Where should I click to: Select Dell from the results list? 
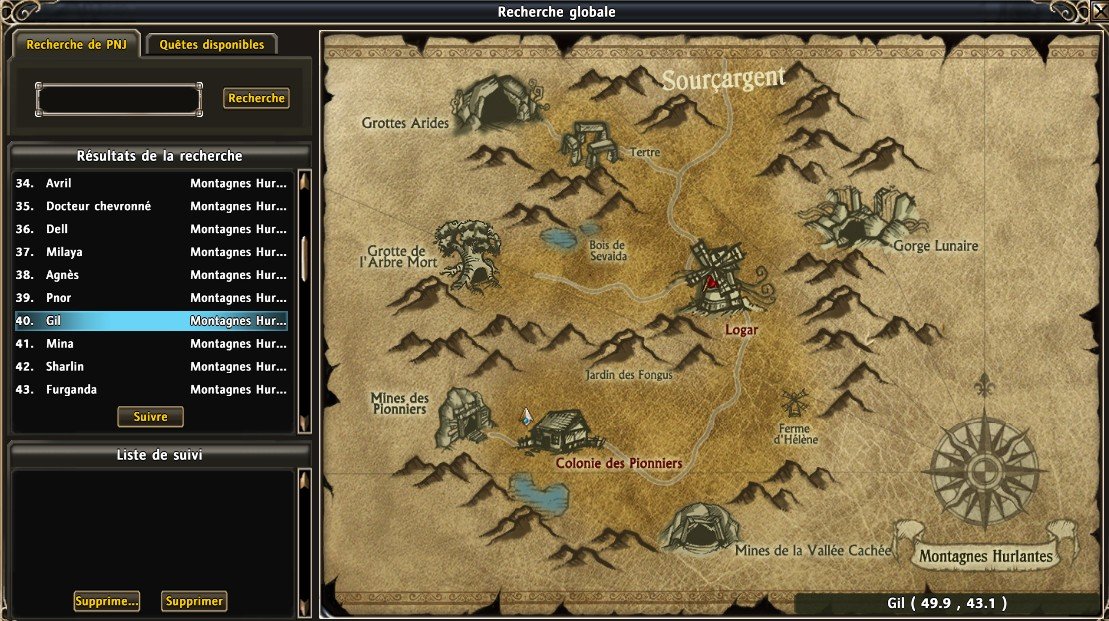(x=150, y=229)
